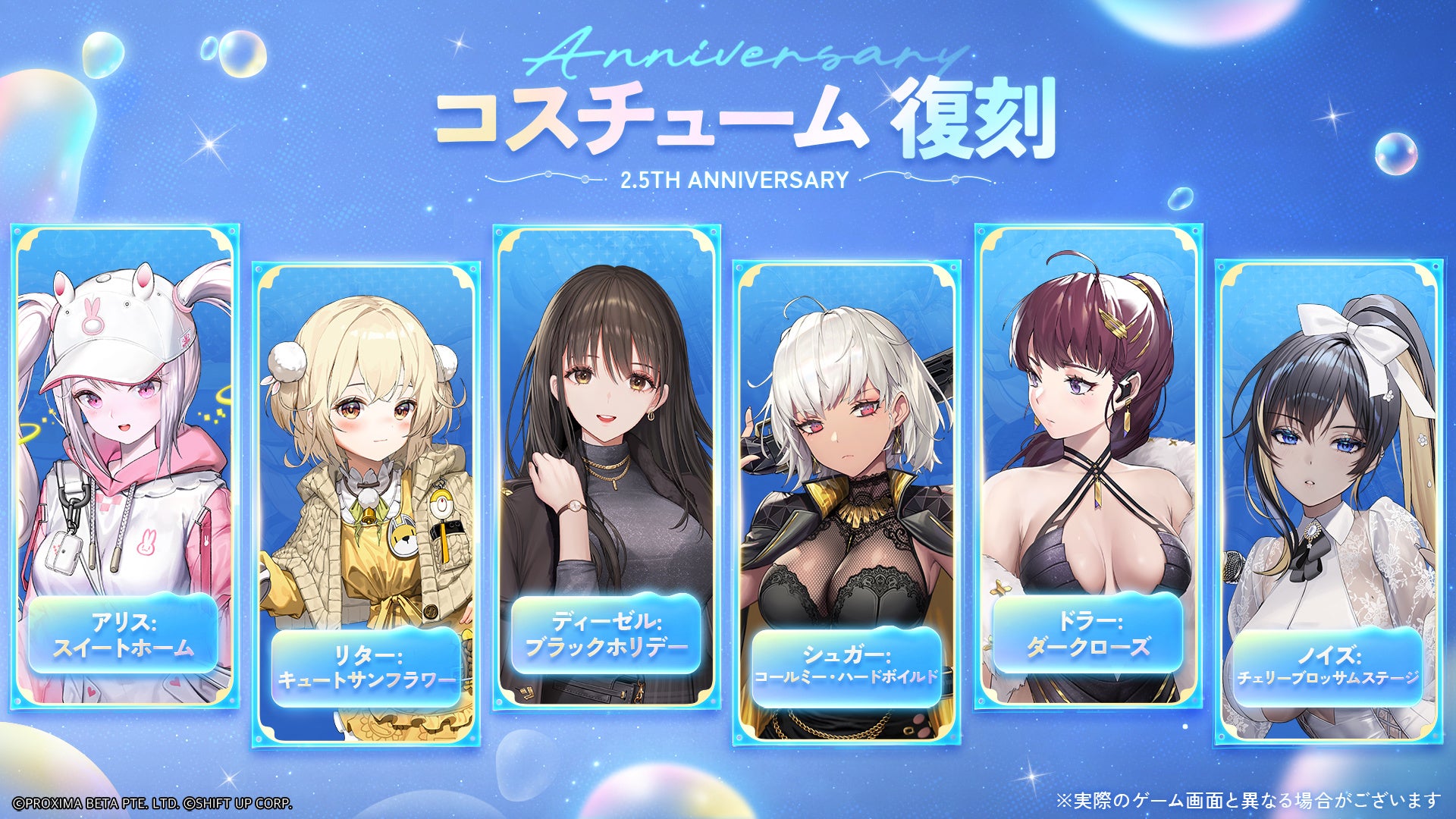Open the ディーゼル: ブラックホリデー costume card

[x=606, y=466]
